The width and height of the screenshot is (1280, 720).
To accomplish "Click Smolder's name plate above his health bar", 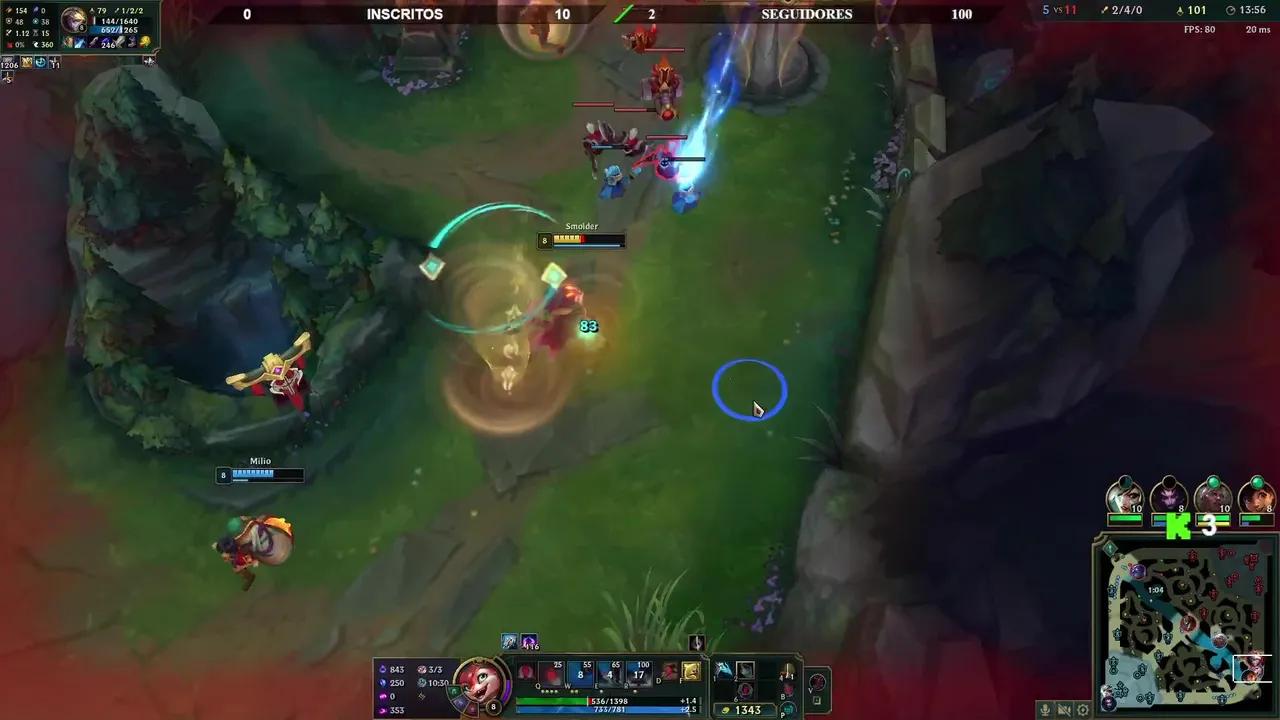I will point(582,227).
